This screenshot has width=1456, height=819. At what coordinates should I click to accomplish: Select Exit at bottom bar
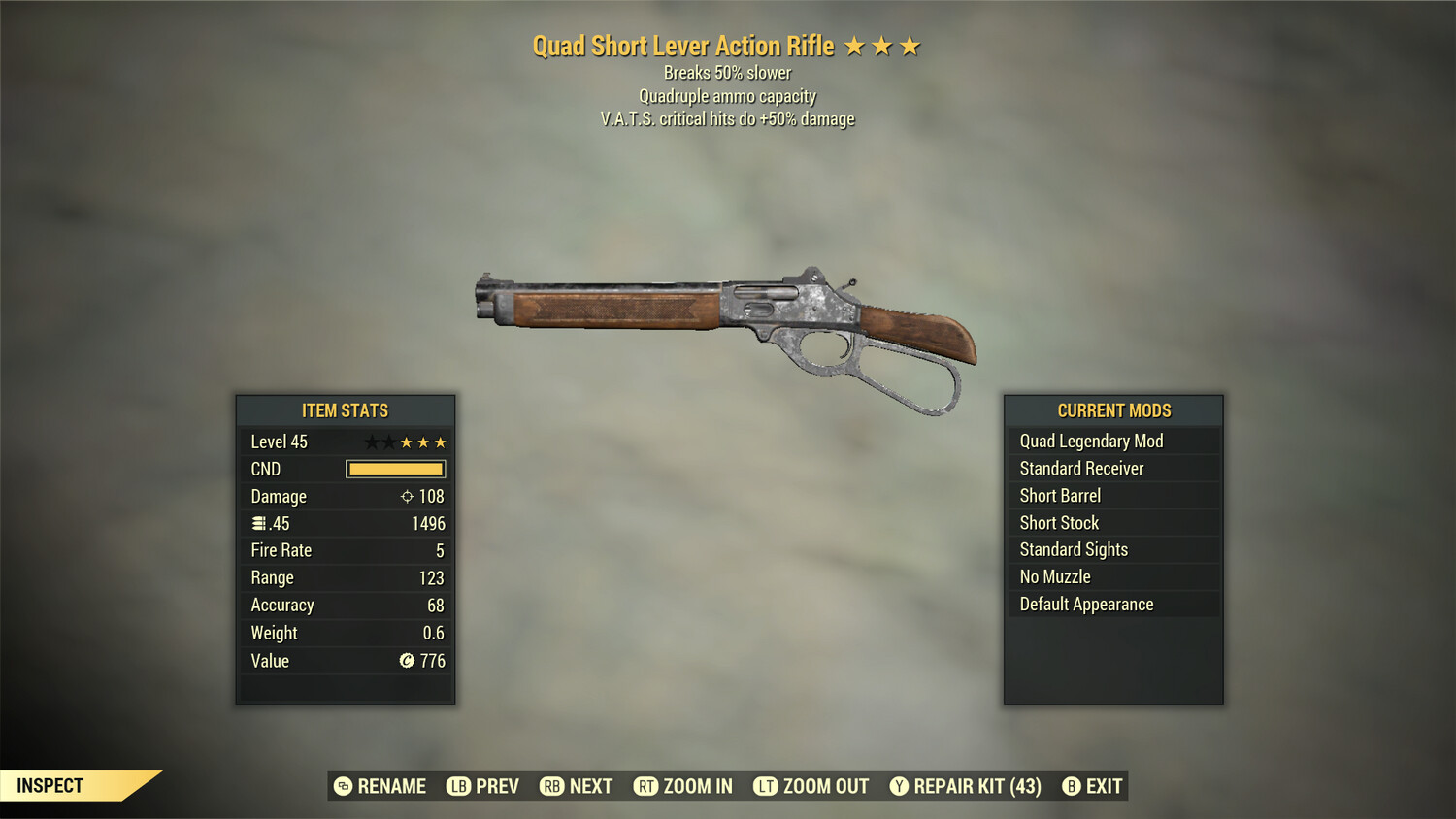(1107, 786)
